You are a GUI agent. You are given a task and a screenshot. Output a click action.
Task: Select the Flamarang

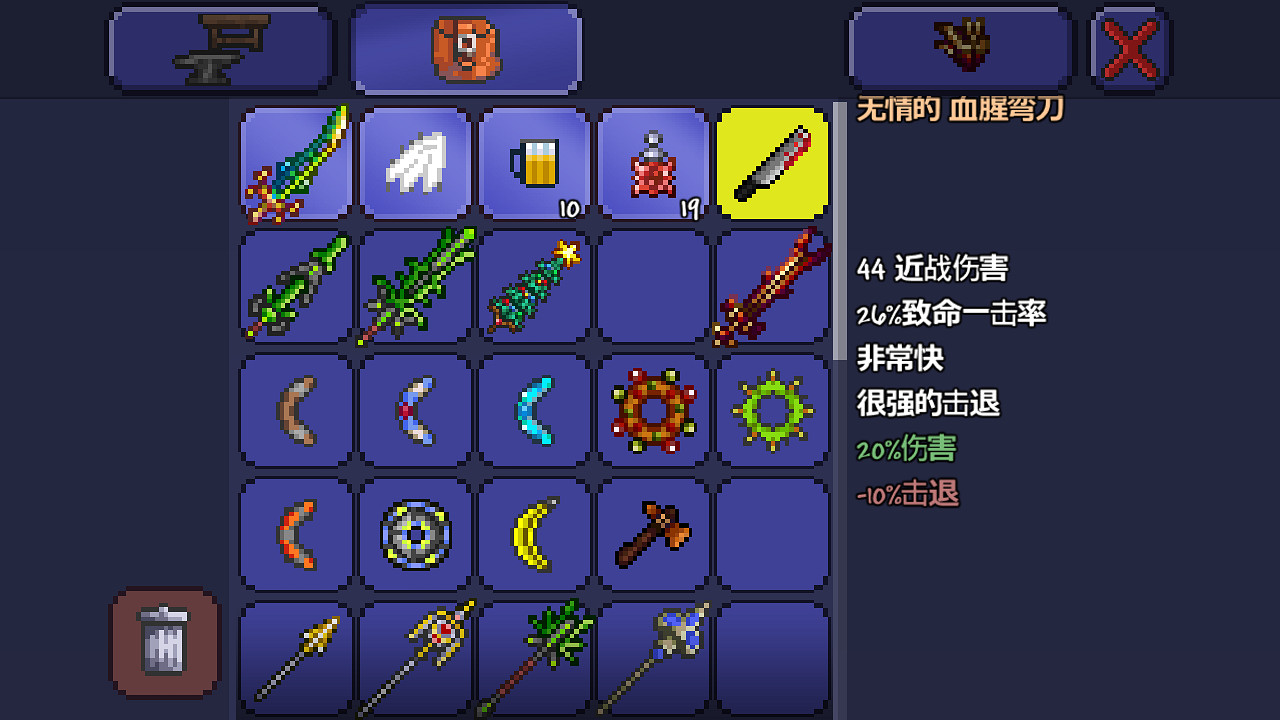(295, 533)
